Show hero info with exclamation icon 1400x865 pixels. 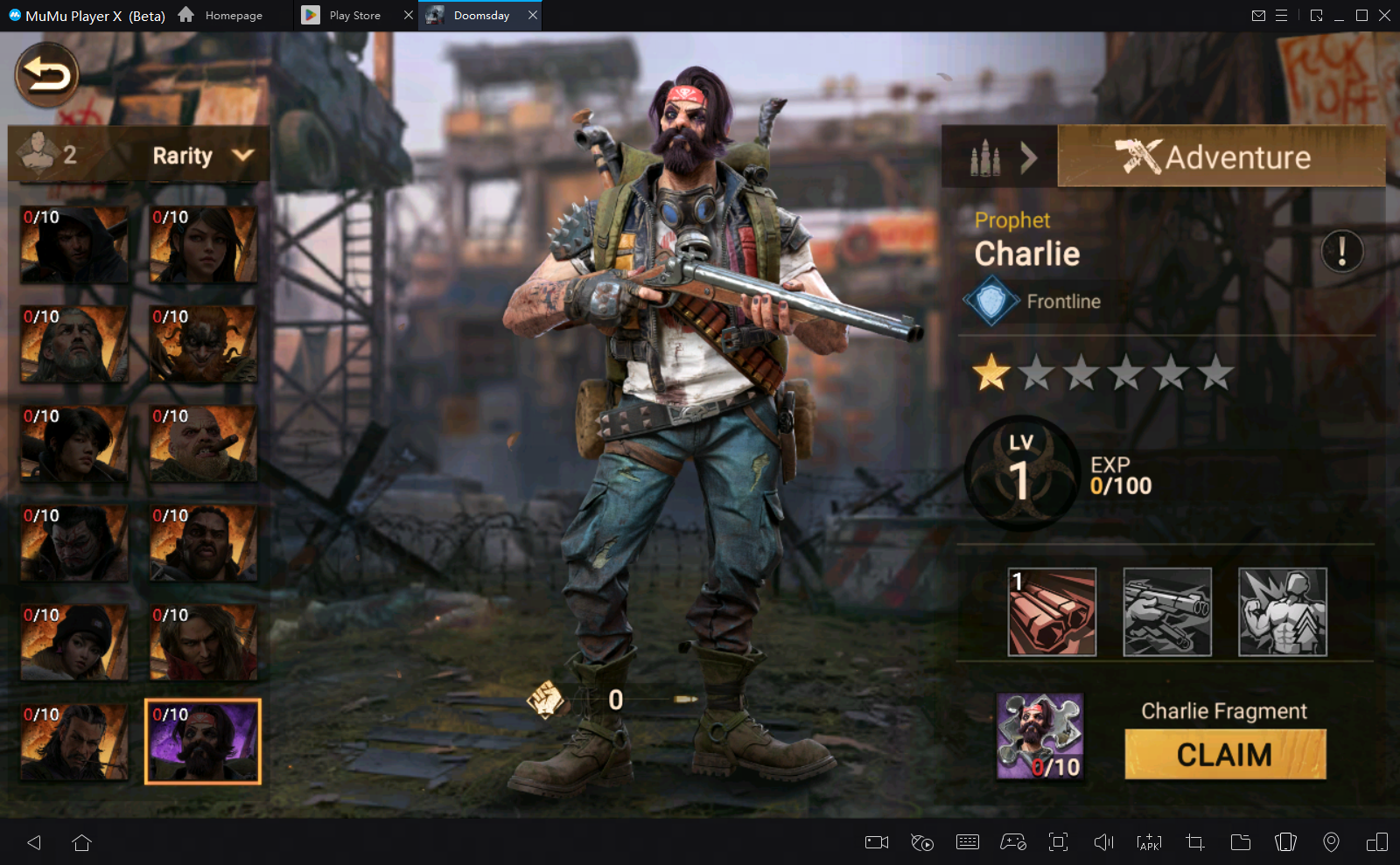coord(1341,252)
